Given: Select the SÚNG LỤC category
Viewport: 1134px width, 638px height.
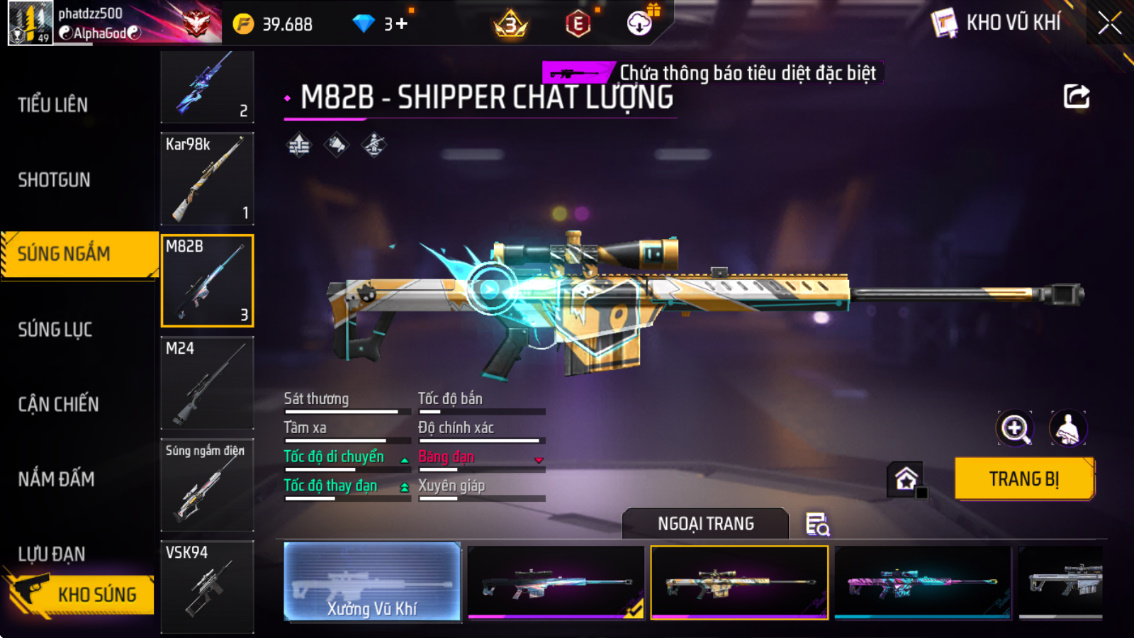Looking at the screenshot, I should coord(55,329).
